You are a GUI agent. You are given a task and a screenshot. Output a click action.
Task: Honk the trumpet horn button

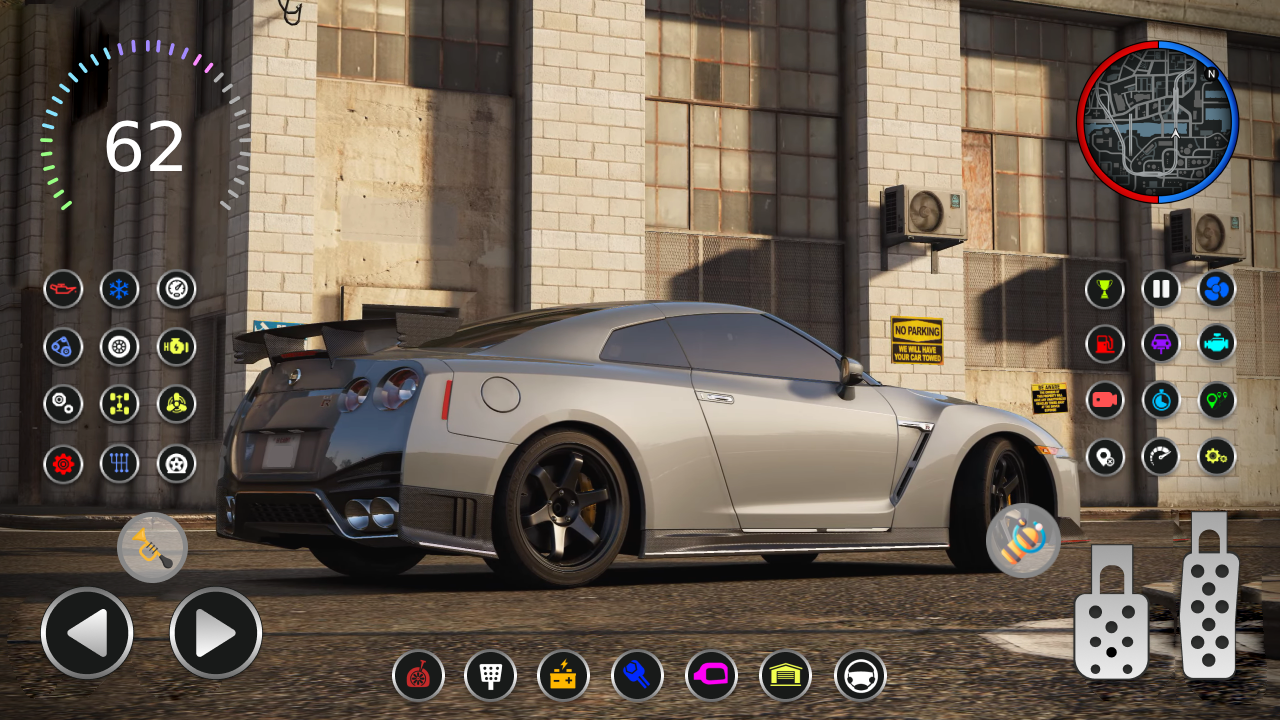(152, 548)
